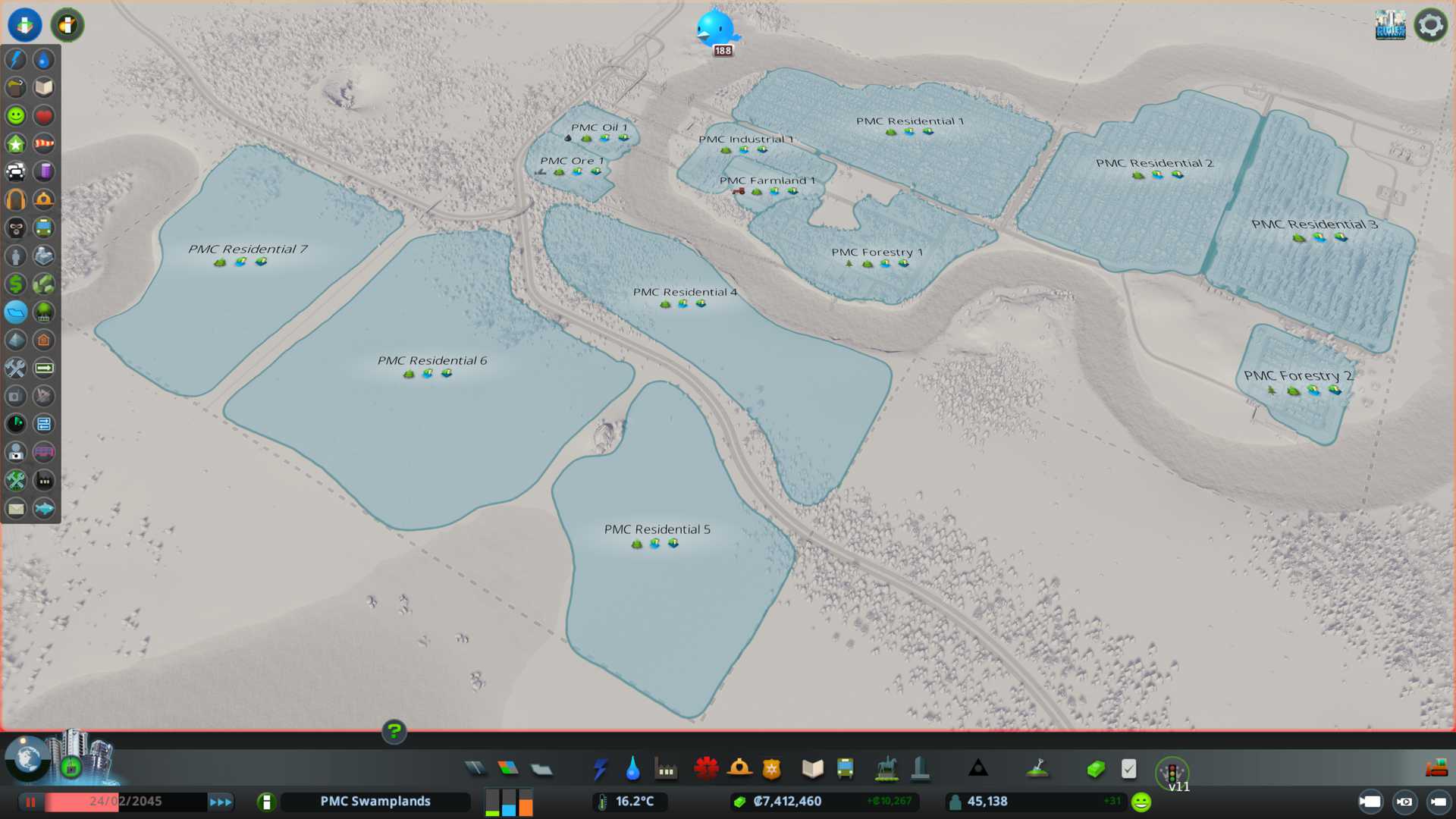Open the Healthcare build menu
This screenshot has height=819, width=1456.
(706, 769)
